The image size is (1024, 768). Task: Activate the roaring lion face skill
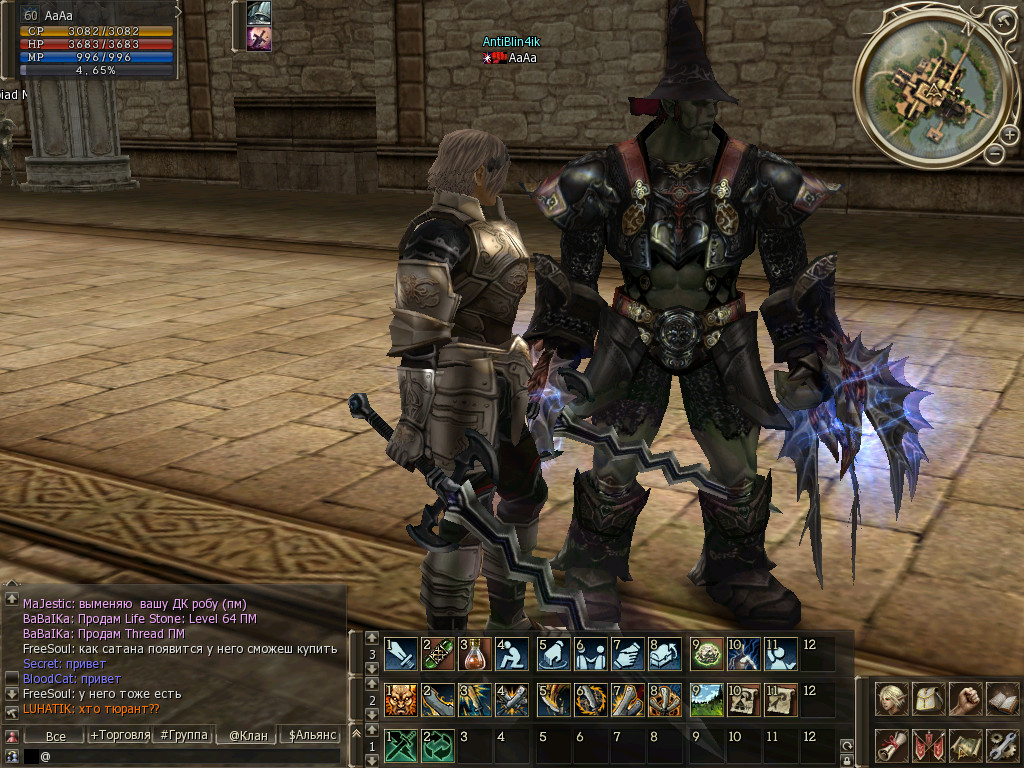click(x=399, y=699)
